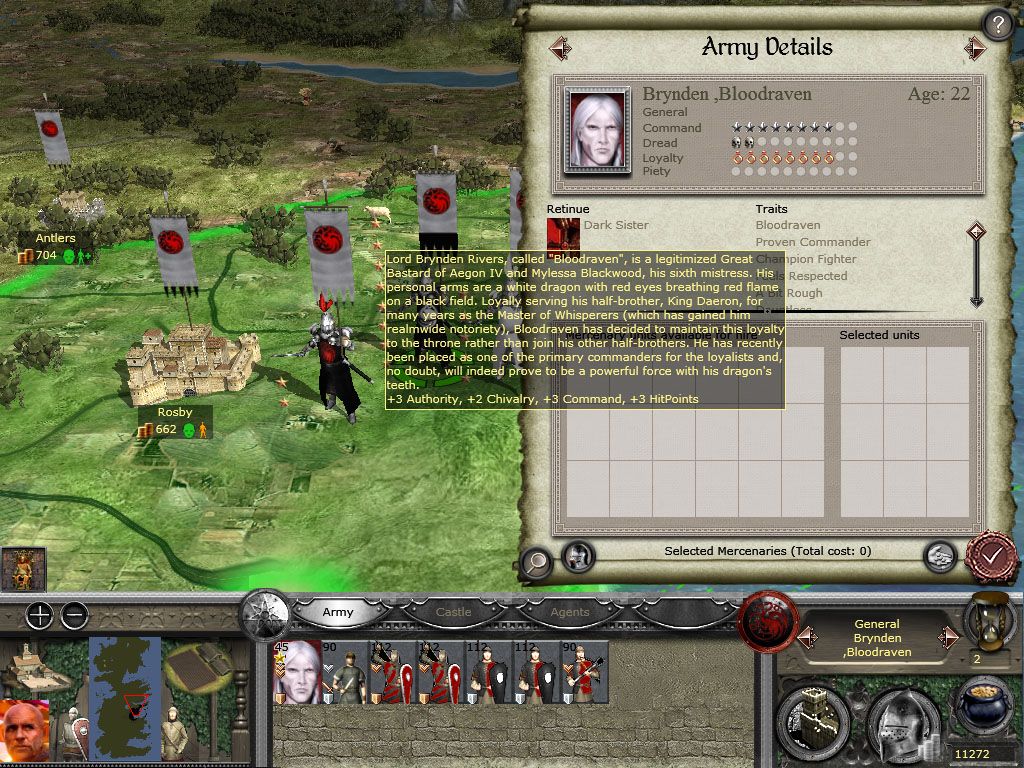The height and width of the screenshot is (768, 1024).
Task: Select the Proven Commander trait
Action: click(812, 242)
